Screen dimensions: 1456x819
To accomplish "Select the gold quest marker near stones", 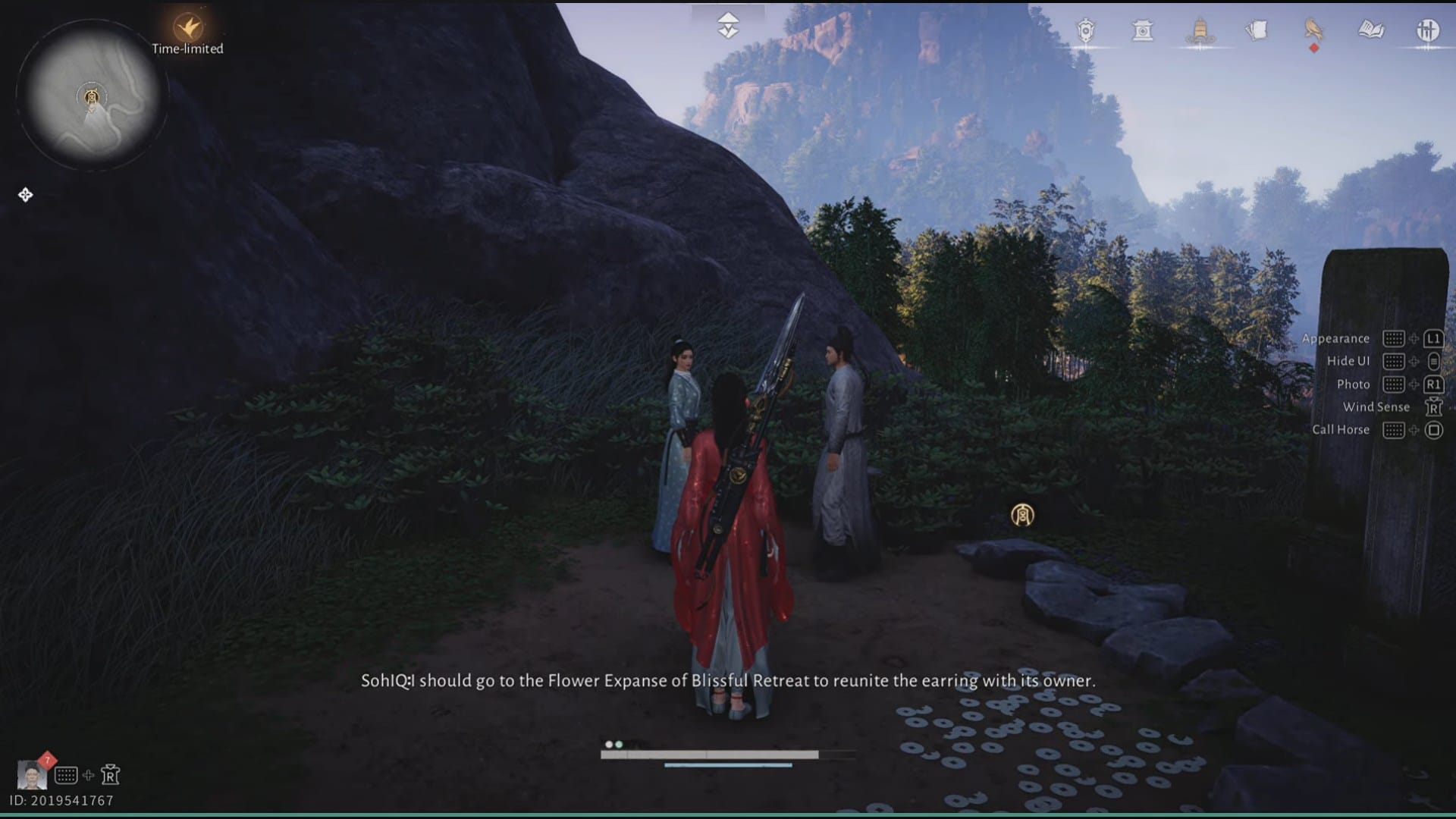I will click(x=1022, y=516).
